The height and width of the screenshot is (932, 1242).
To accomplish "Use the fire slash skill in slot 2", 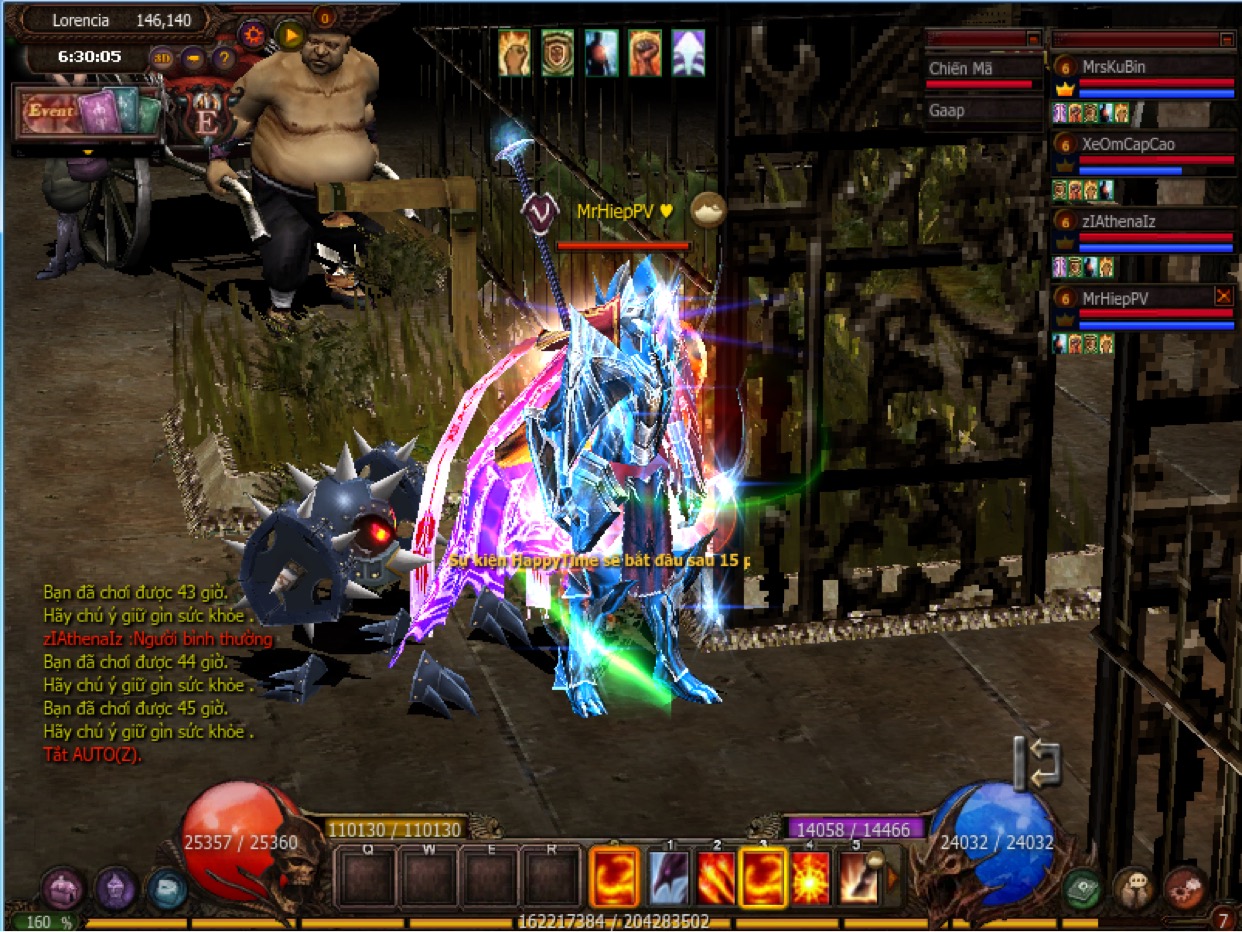I will pyautogui.click(x=716, y=877).
